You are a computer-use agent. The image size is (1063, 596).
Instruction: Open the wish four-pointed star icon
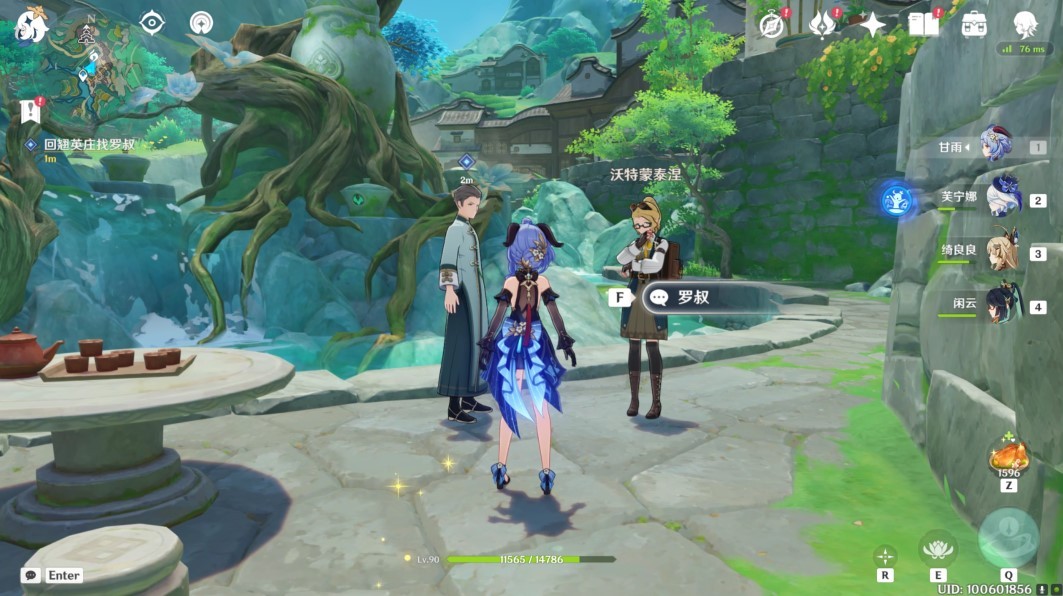tap(873, 25)
